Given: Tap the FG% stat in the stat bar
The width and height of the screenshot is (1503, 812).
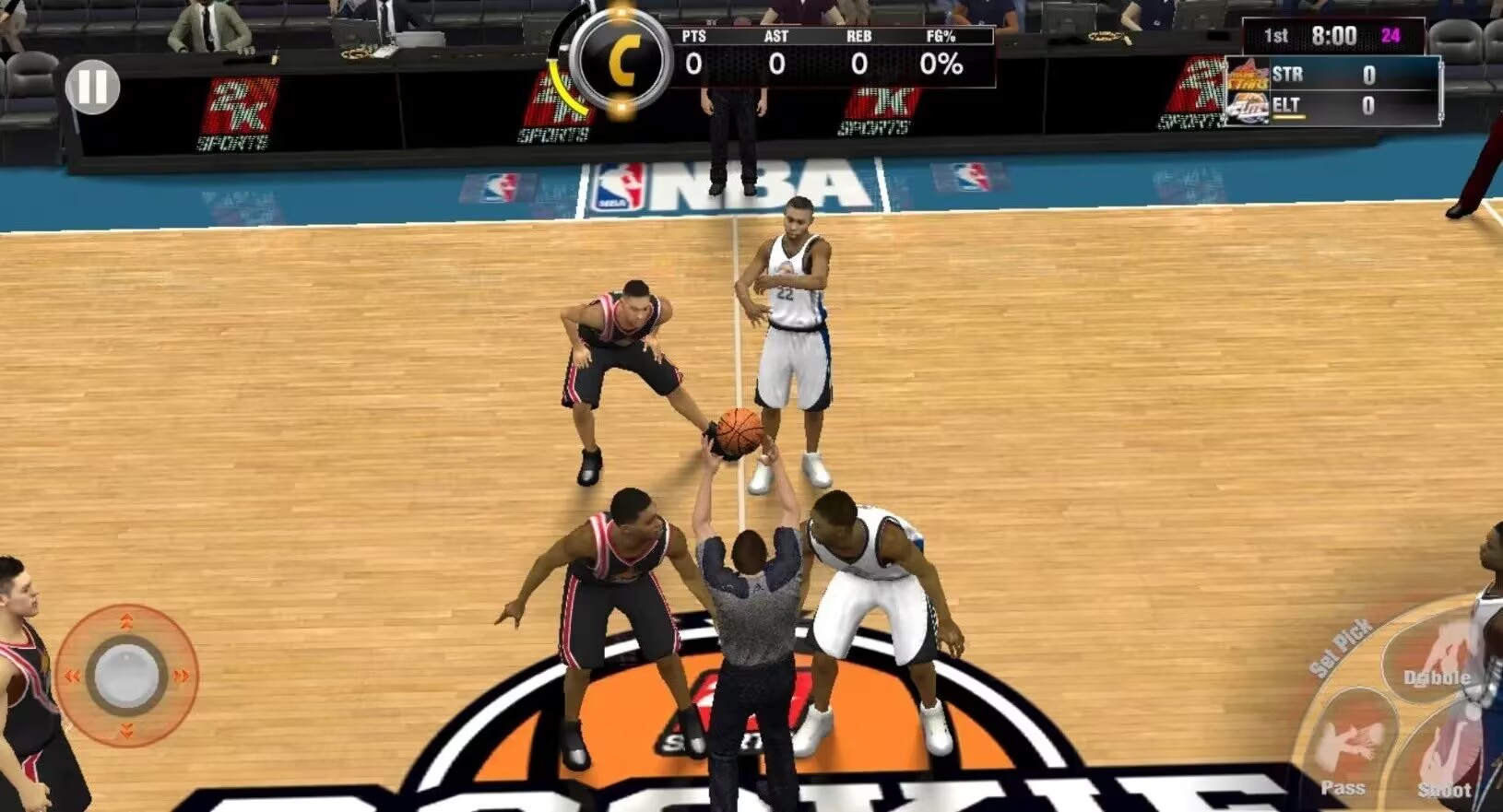Looking at the screenshot, I should click(x=940, y=52).
